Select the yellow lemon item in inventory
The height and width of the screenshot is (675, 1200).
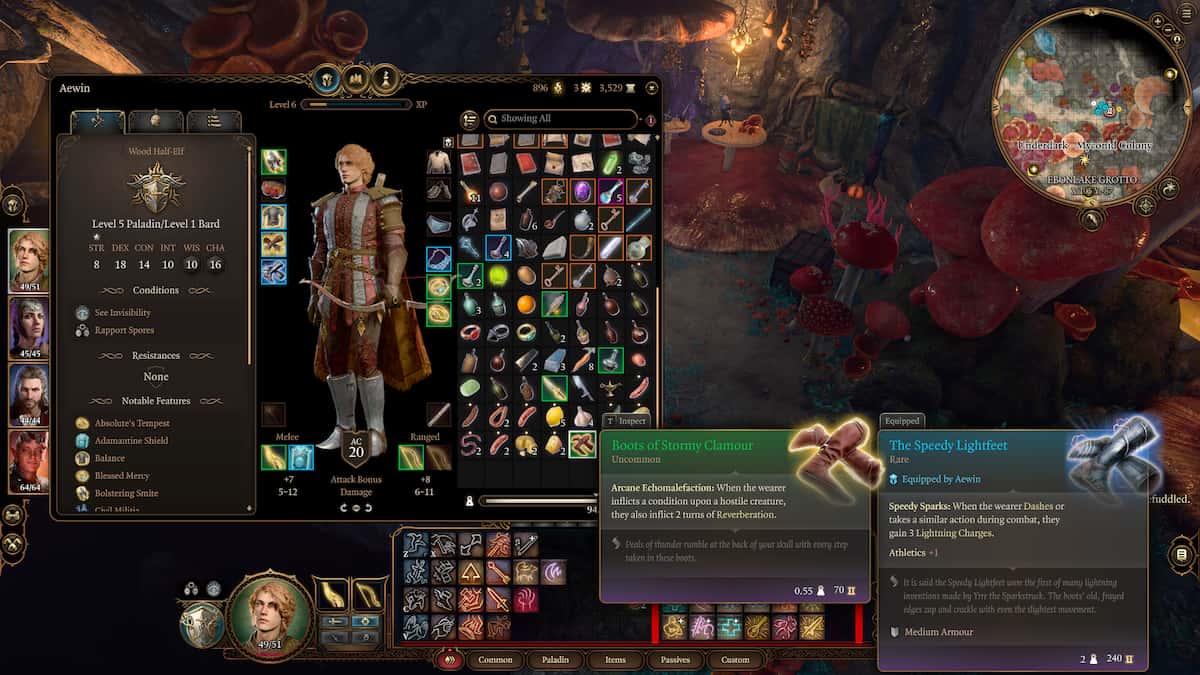[x=554, y=416]
